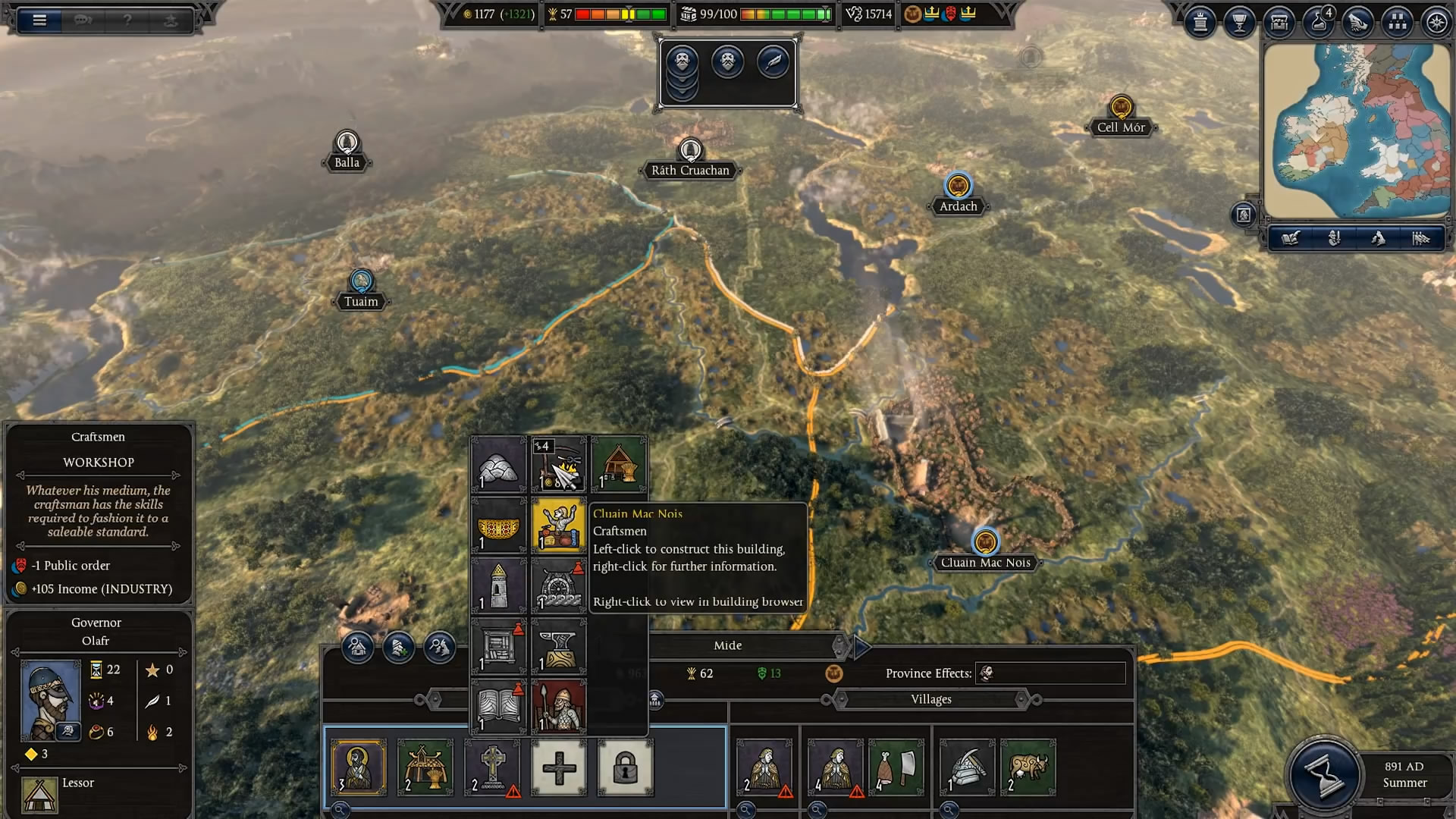The width and height of the screenshot is (1456, 819).
Task: Select the grain storehouse building option
Action: tap(619, 464)
